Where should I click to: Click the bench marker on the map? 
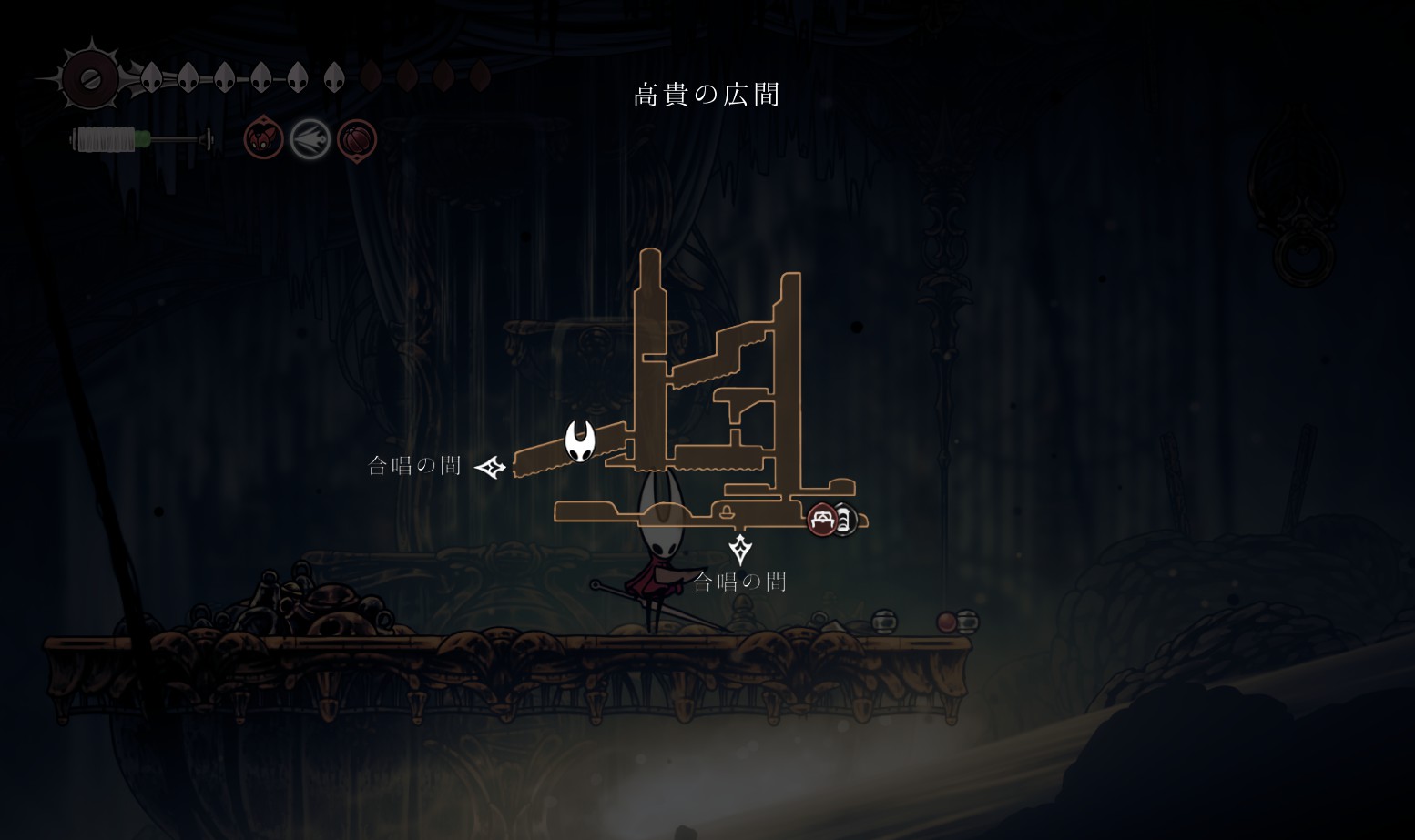pos(822,520)
